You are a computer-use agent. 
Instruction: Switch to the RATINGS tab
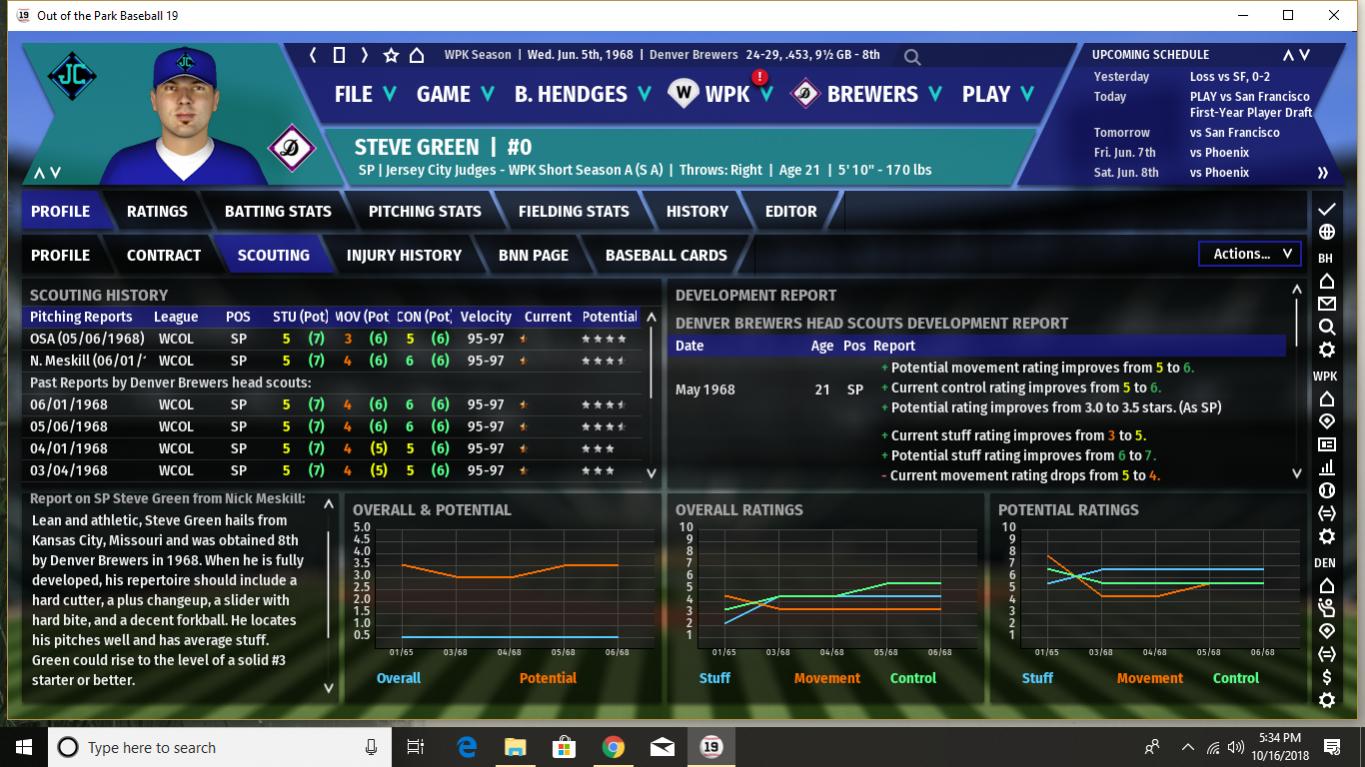157,211
